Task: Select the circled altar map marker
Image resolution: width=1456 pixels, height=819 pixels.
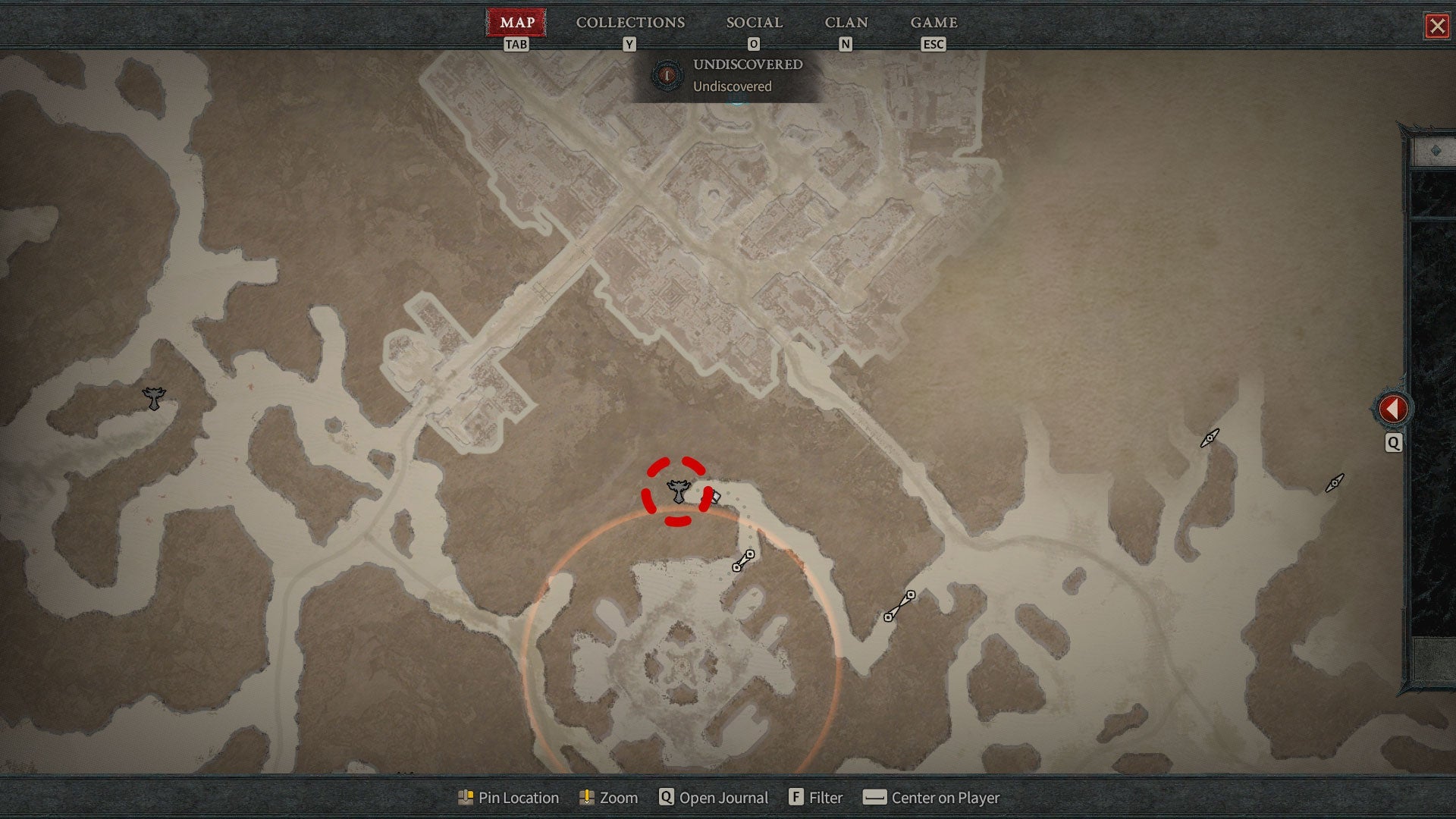Action: pos(678,491)
